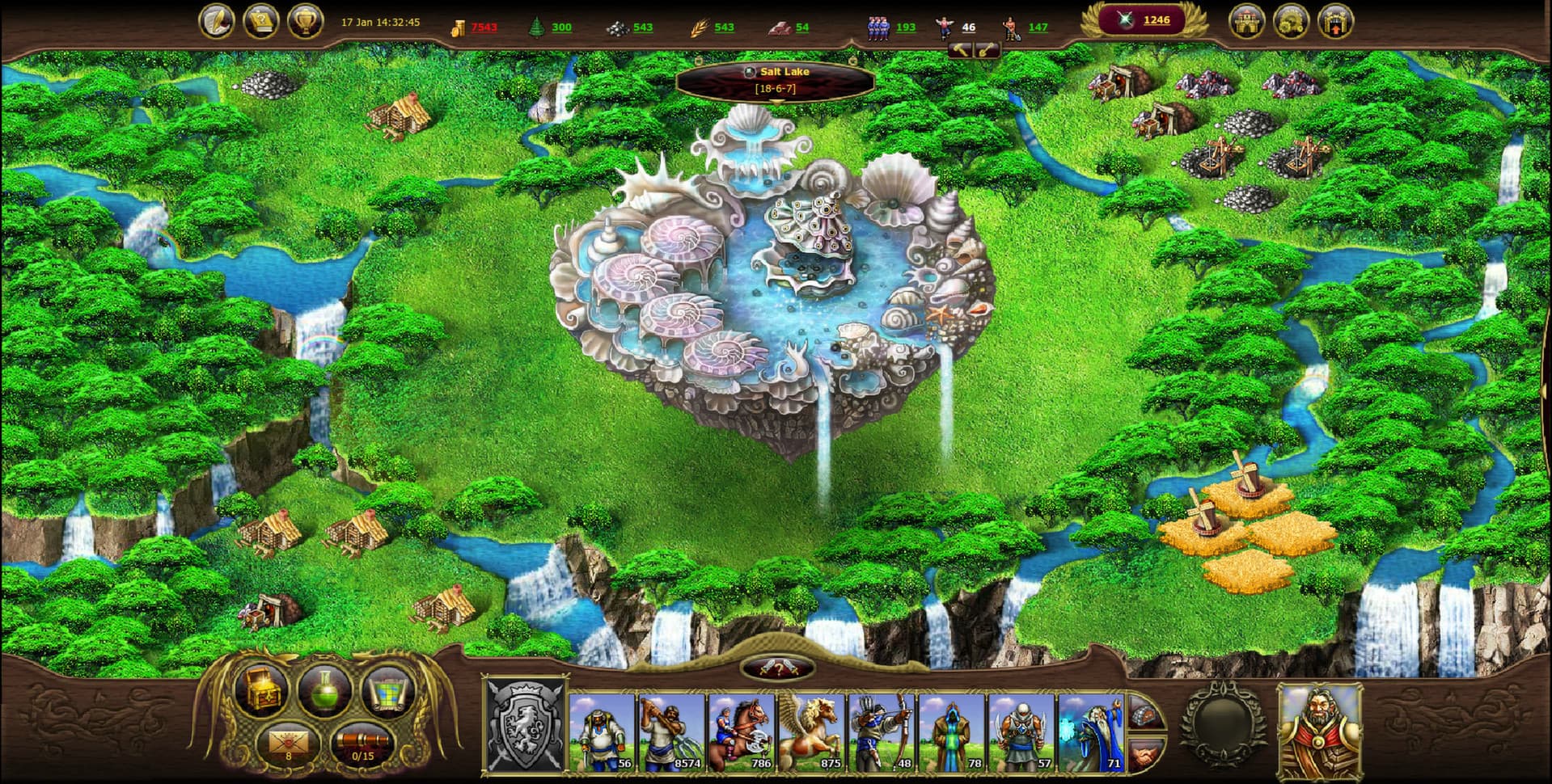This screenshot has width=1552, height=784.
Task: Click the wood resource count 300
Action: (x=560, y=27)
